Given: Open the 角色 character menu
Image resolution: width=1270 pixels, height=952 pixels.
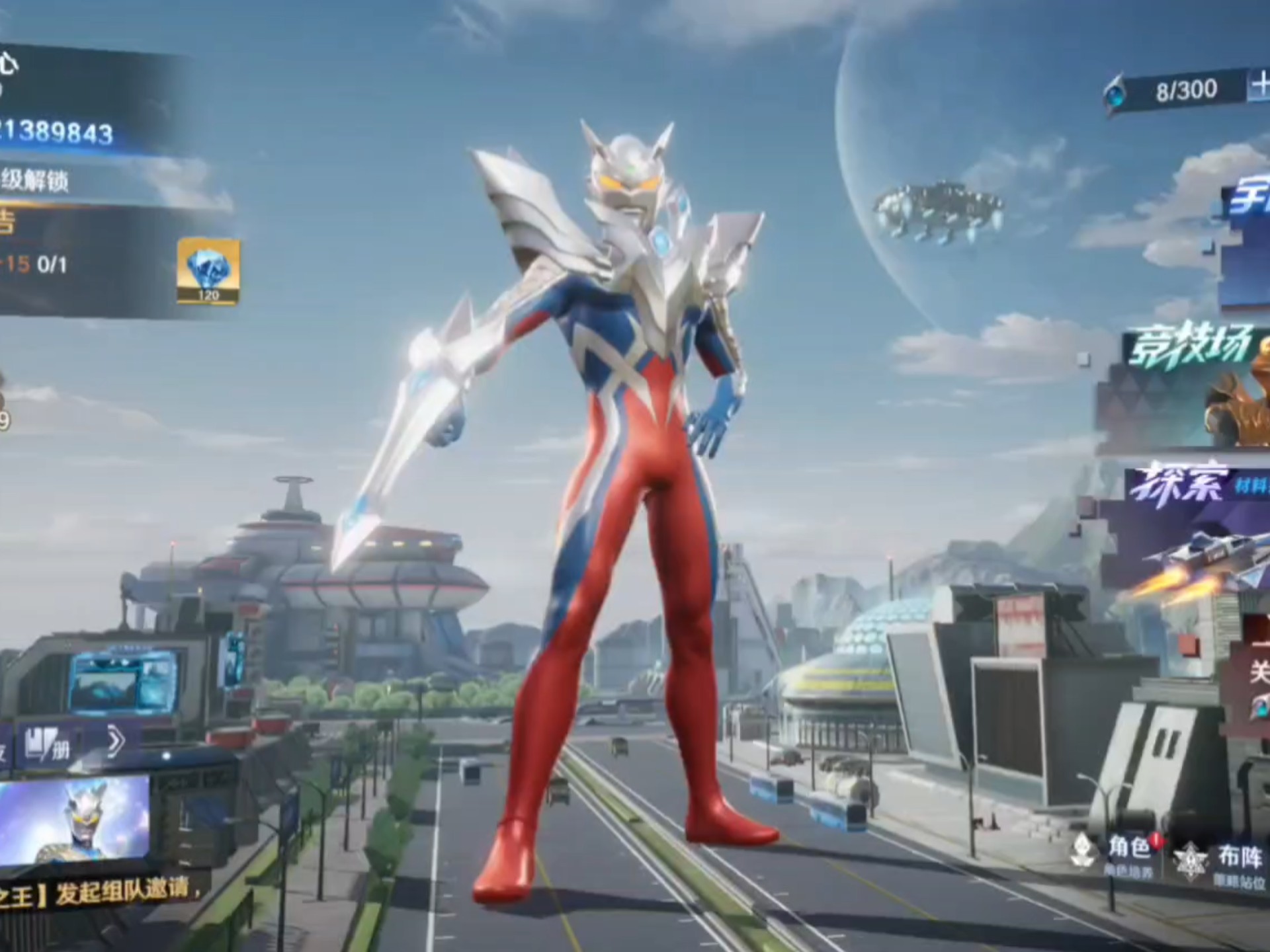Looking at the screenshot, I should [1118, 855].
